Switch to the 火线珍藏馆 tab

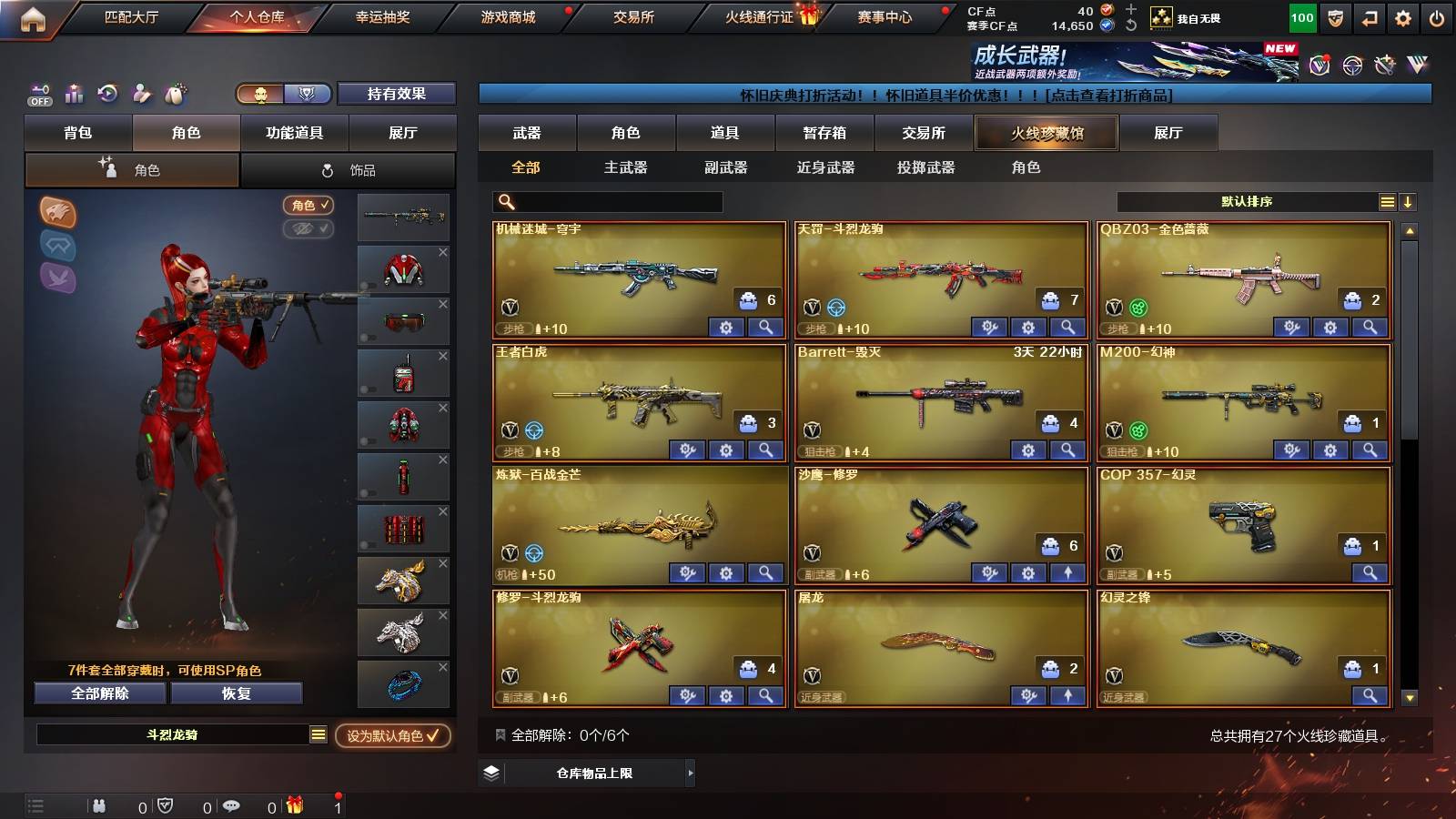pyautogui.click(x=1046, y=133)
